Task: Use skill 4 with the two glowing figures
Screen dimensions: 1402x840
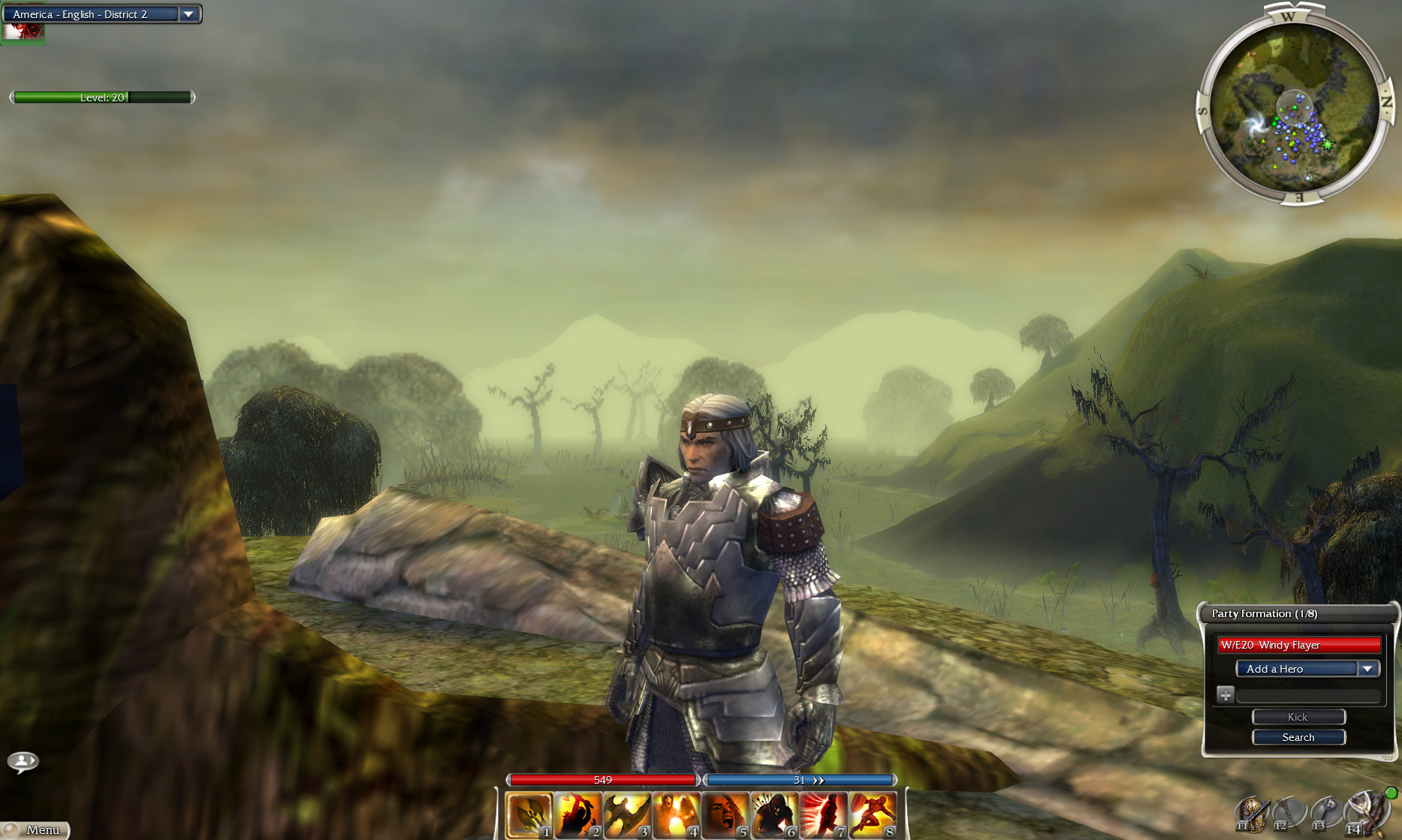Action: point(676,814)
